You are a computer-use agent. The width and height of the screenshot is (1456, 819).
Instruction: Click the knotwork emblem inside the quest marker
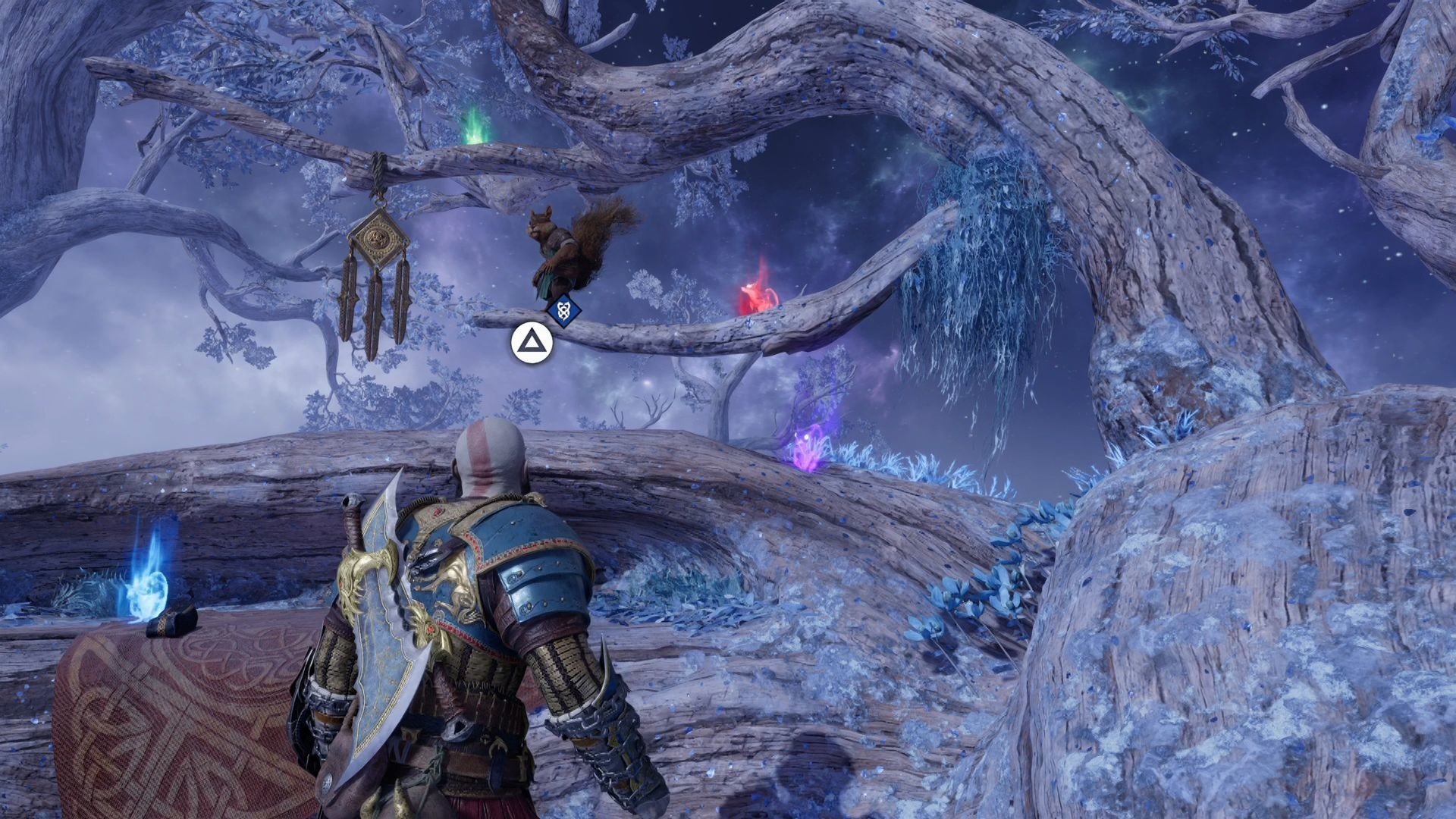[563, 309]
